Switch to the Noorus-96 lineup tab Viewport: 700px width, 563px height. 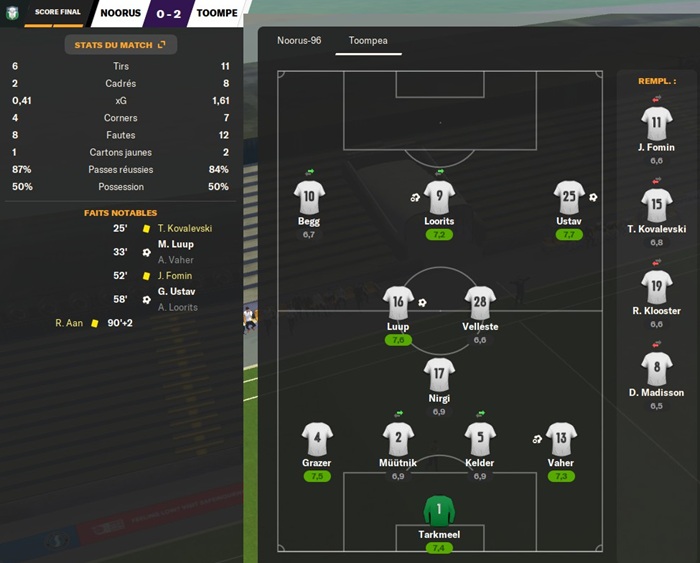[299, 41]
